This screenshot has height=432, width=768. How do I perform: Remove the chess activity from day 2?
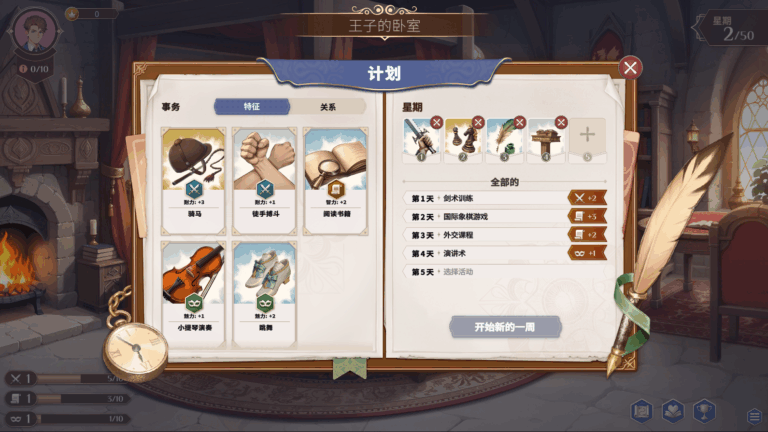[x=478, y=123]
